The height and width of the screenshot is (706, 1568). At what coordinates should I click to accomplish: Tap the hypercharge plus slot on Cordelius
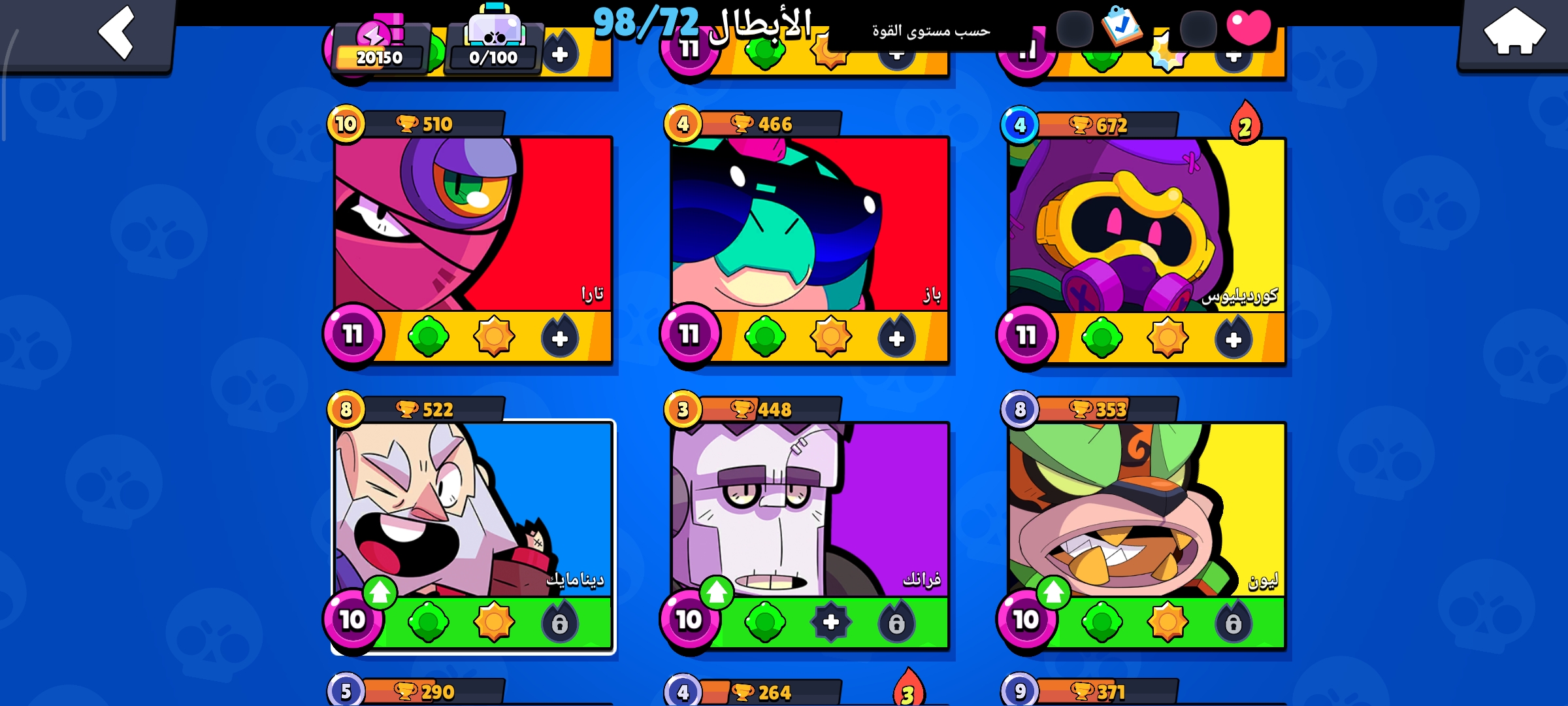[x=1233, y=339]
